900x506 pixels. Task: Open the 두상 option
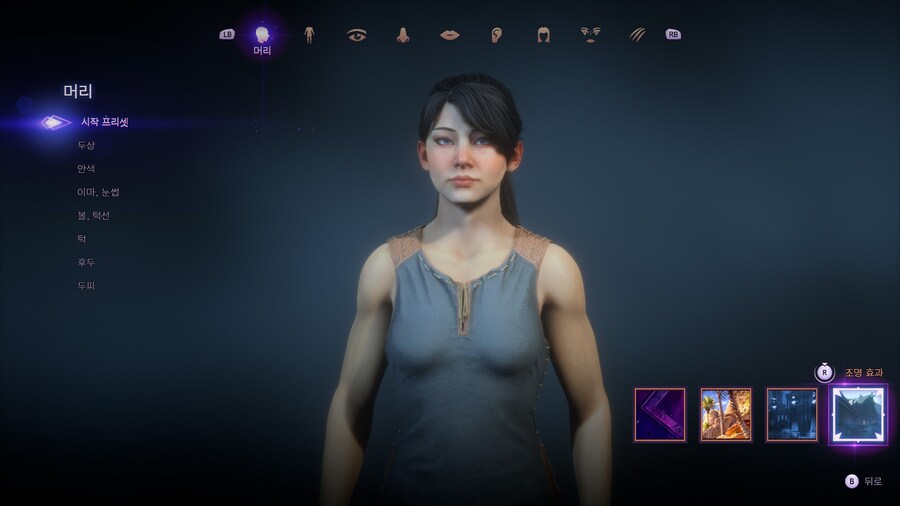point(86,145)
